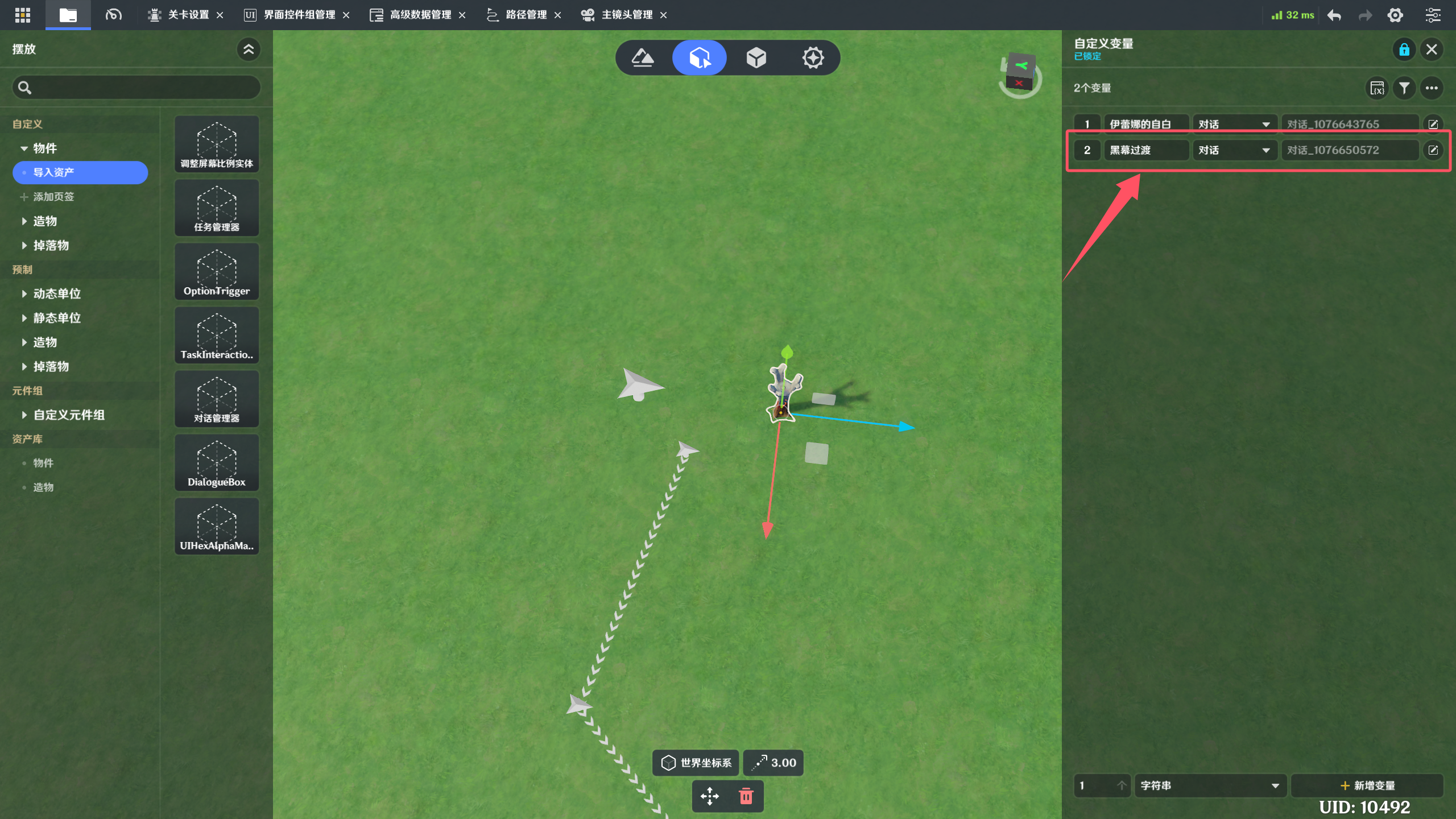
Task: Activate the terrain editing tool in top toolbar
Action: (643, 57)
